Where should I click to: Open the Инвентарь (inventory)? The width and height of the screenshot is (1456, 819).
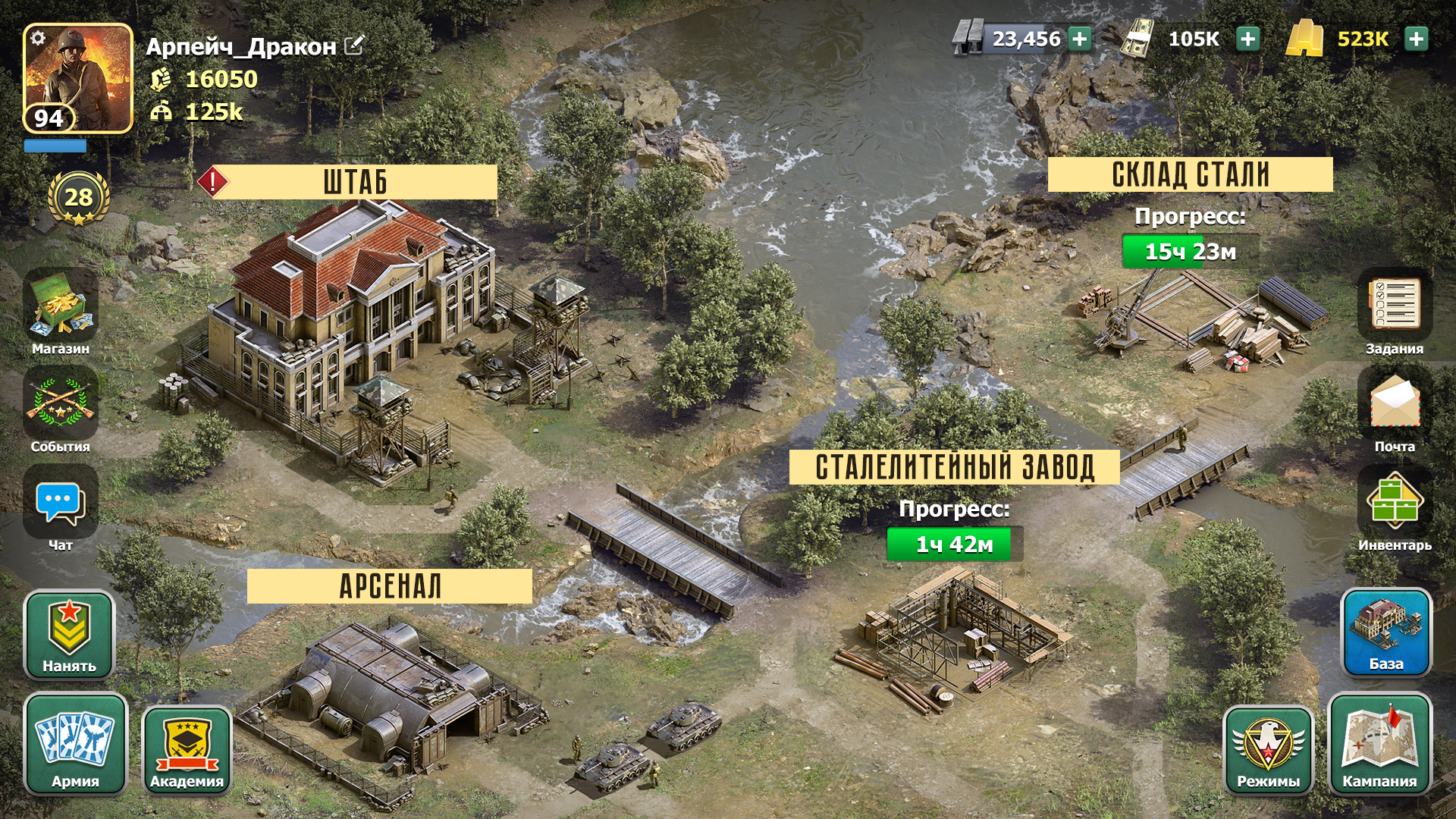[1395, 503]
